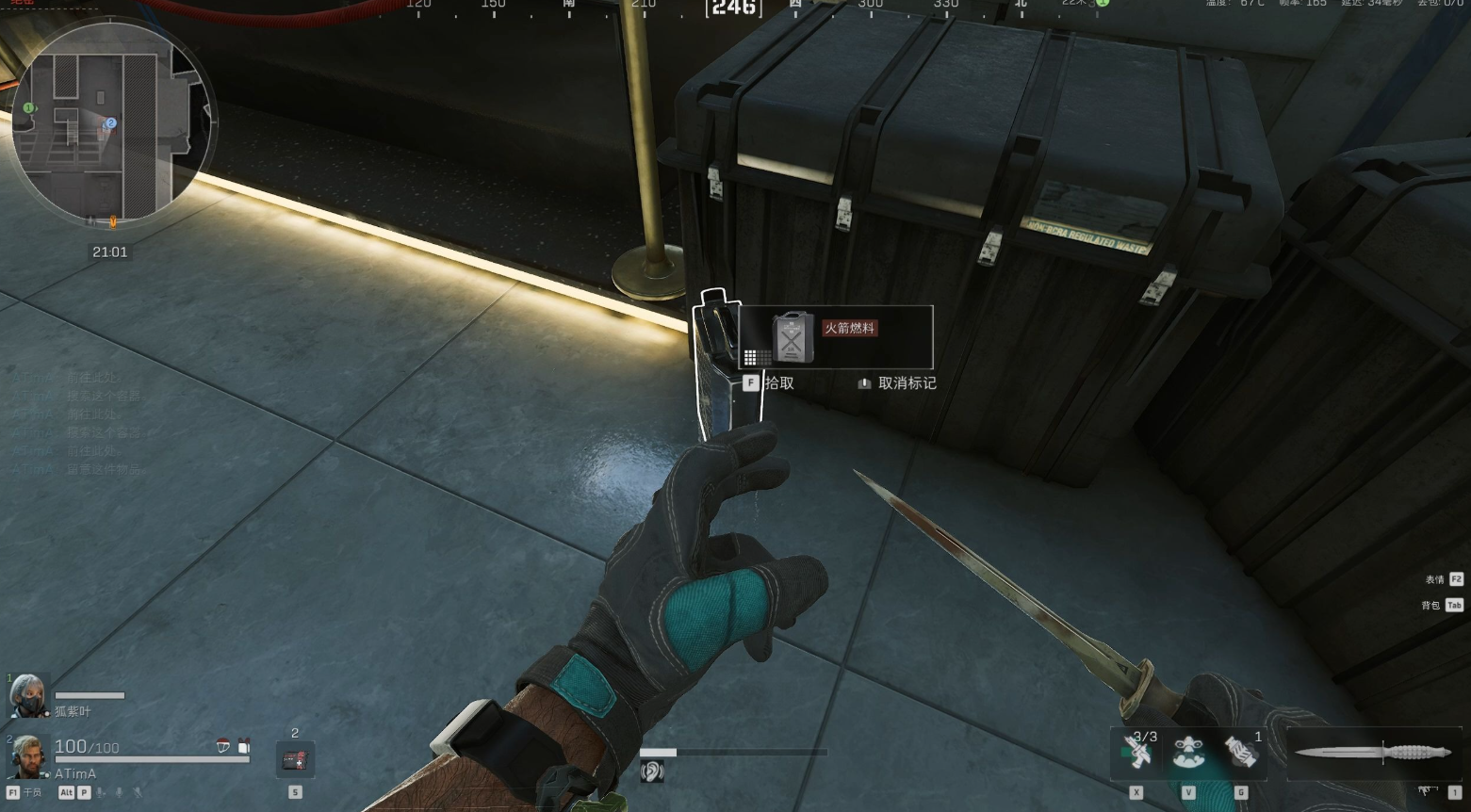Trigger the smoke drone ability
This screenshot has width=1471, height=812.
1189,754
